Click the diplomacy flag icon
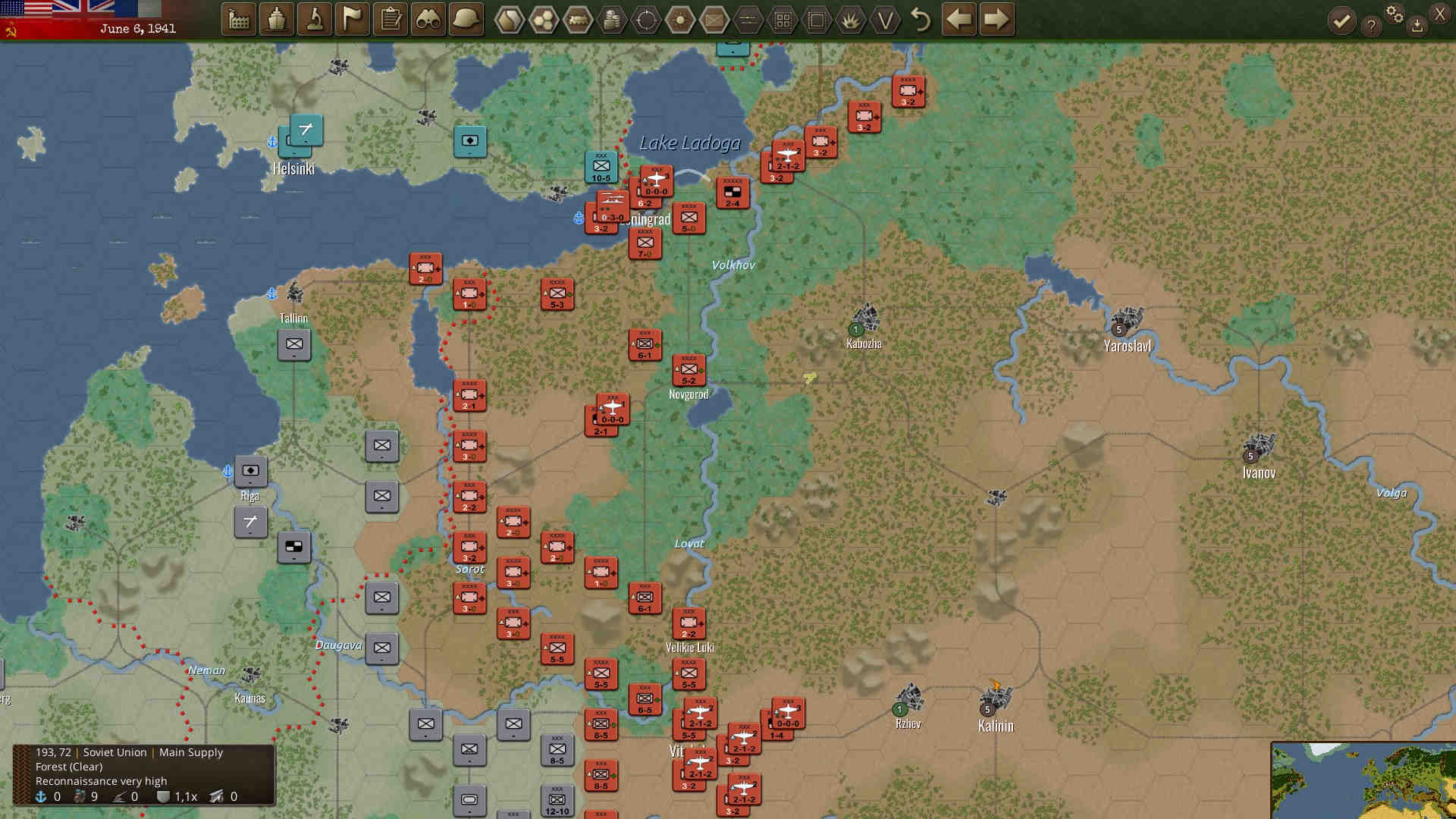This screenshot has width=1456, height=819. tap(353, 19)
